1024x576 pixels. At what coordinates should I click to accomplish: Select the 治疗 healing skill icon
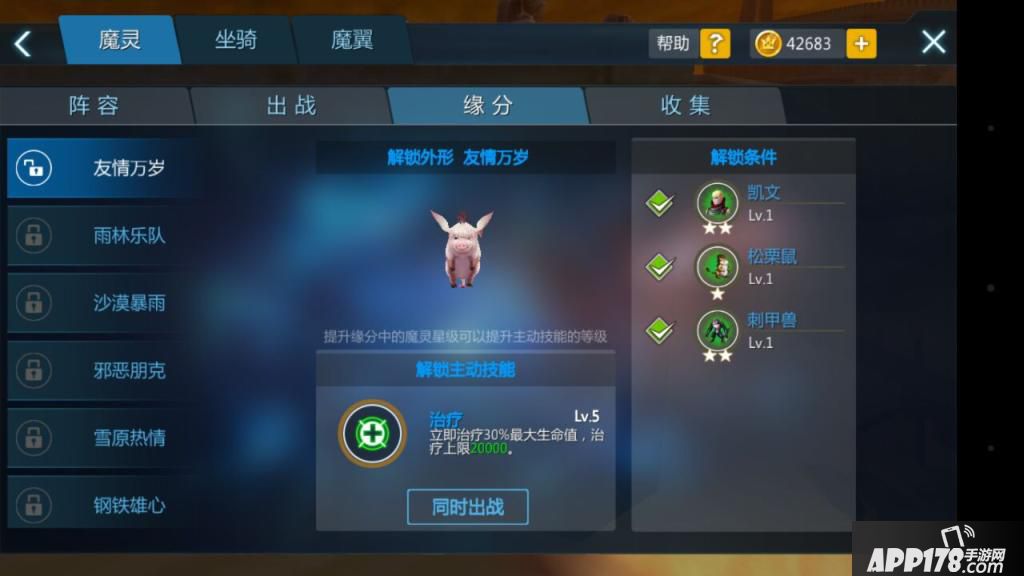372,434
